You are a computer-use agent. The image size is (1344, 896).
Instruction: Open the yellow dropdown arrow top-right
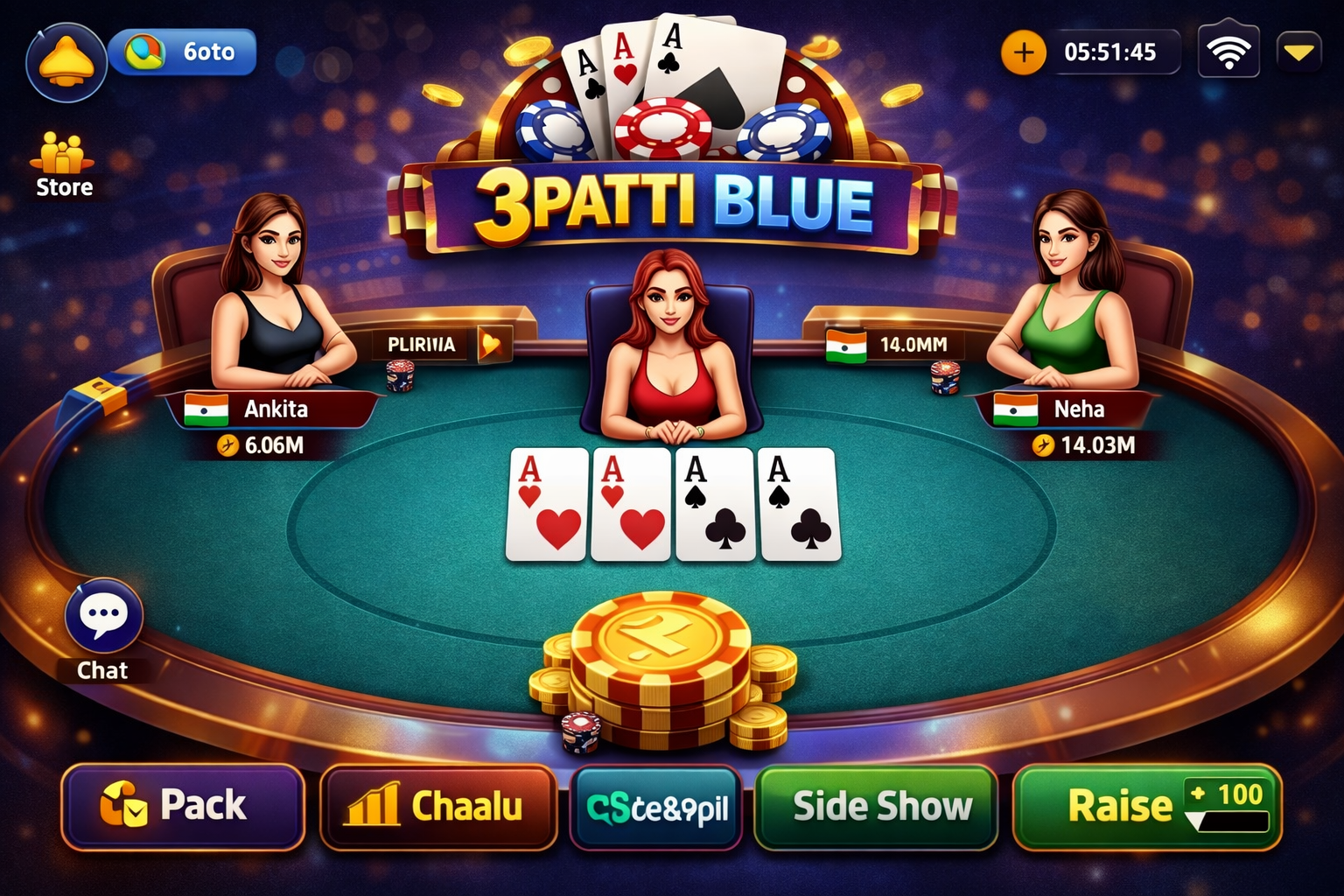1298,51
